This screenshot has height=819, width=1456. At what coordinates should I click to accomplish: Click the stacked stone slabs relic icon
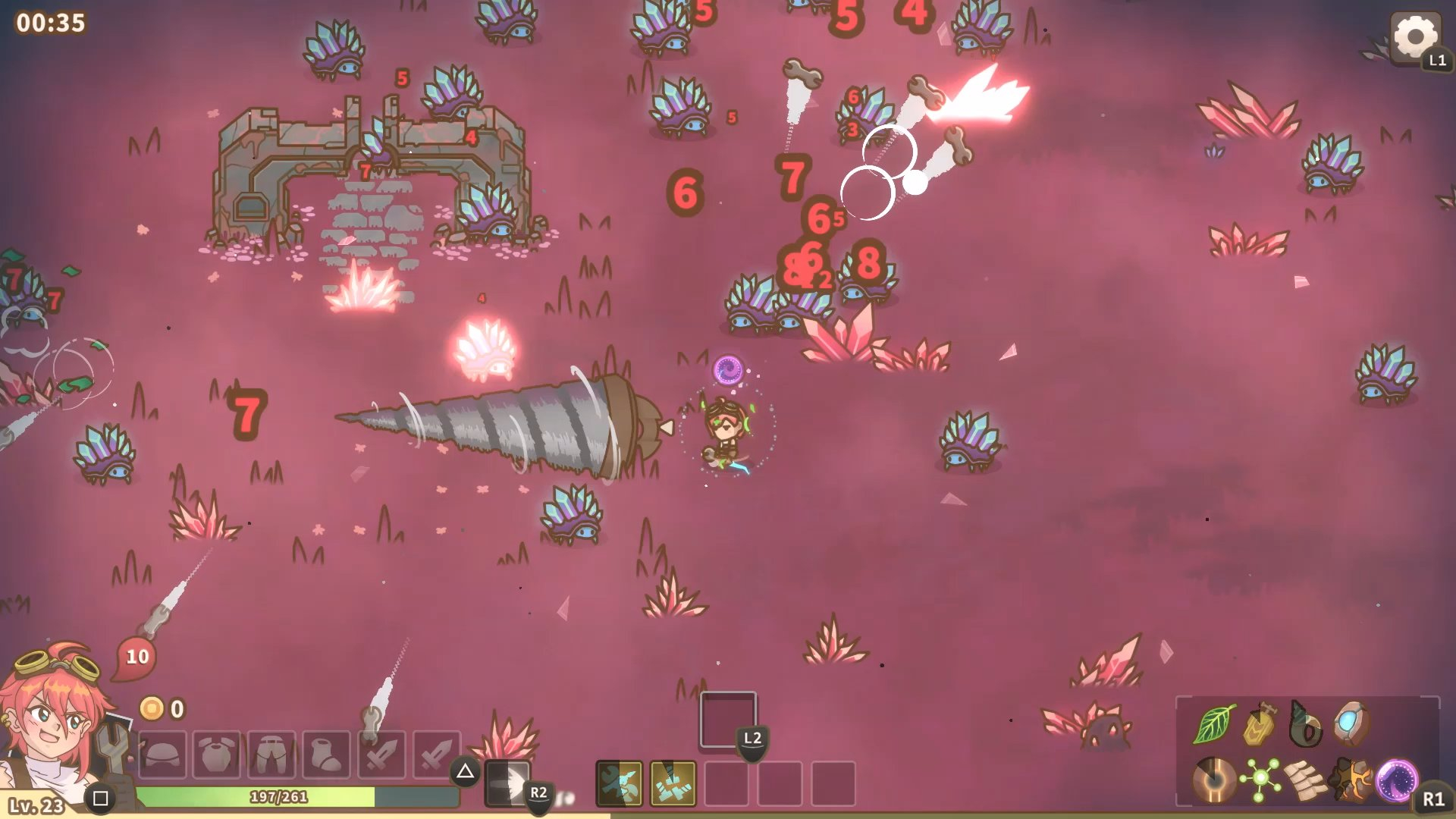tap(1306, 780)
